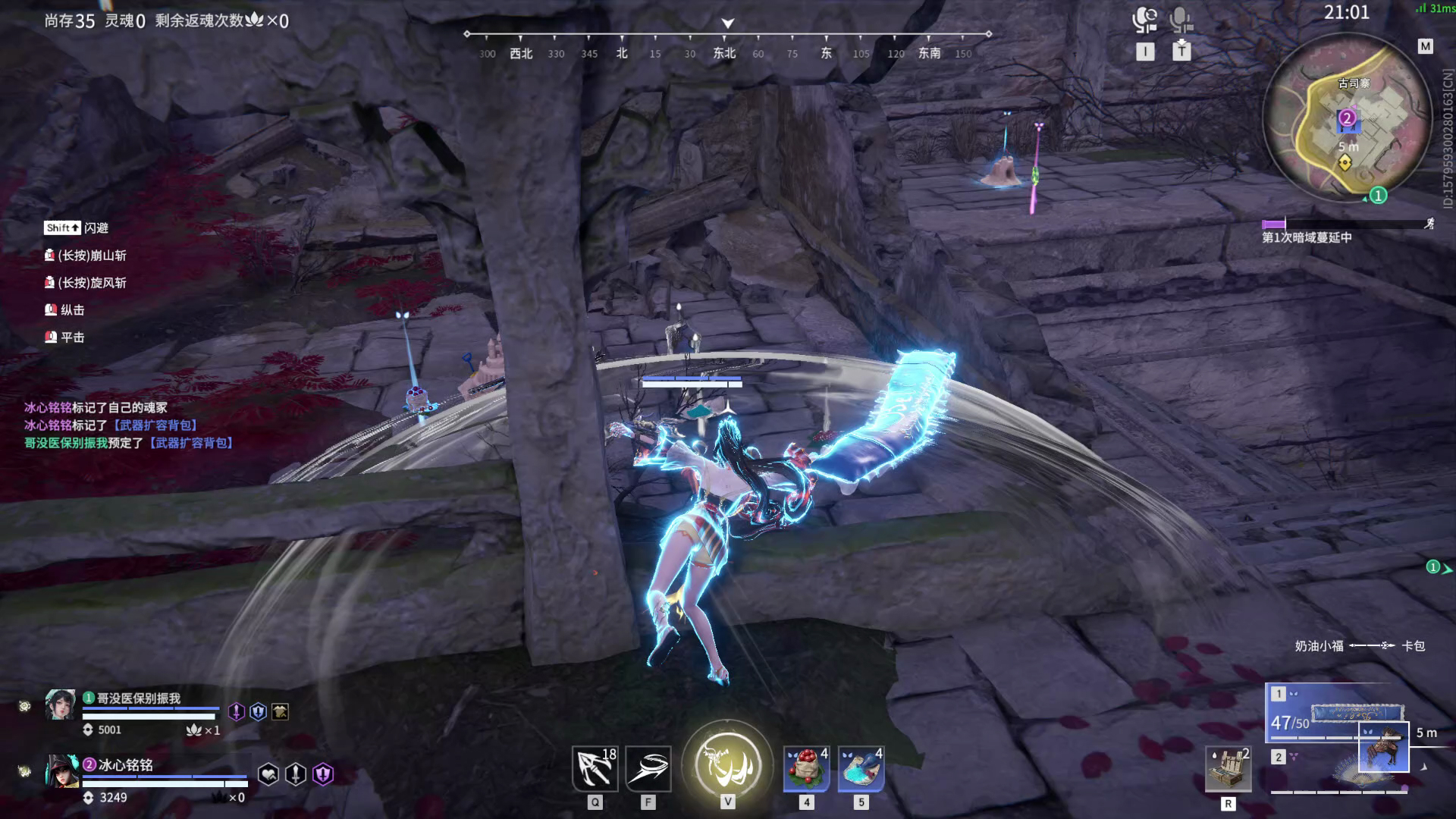Activate the whirlwind dash skill icon
This screenshot has width=1456, height=819.
(648, 768)
